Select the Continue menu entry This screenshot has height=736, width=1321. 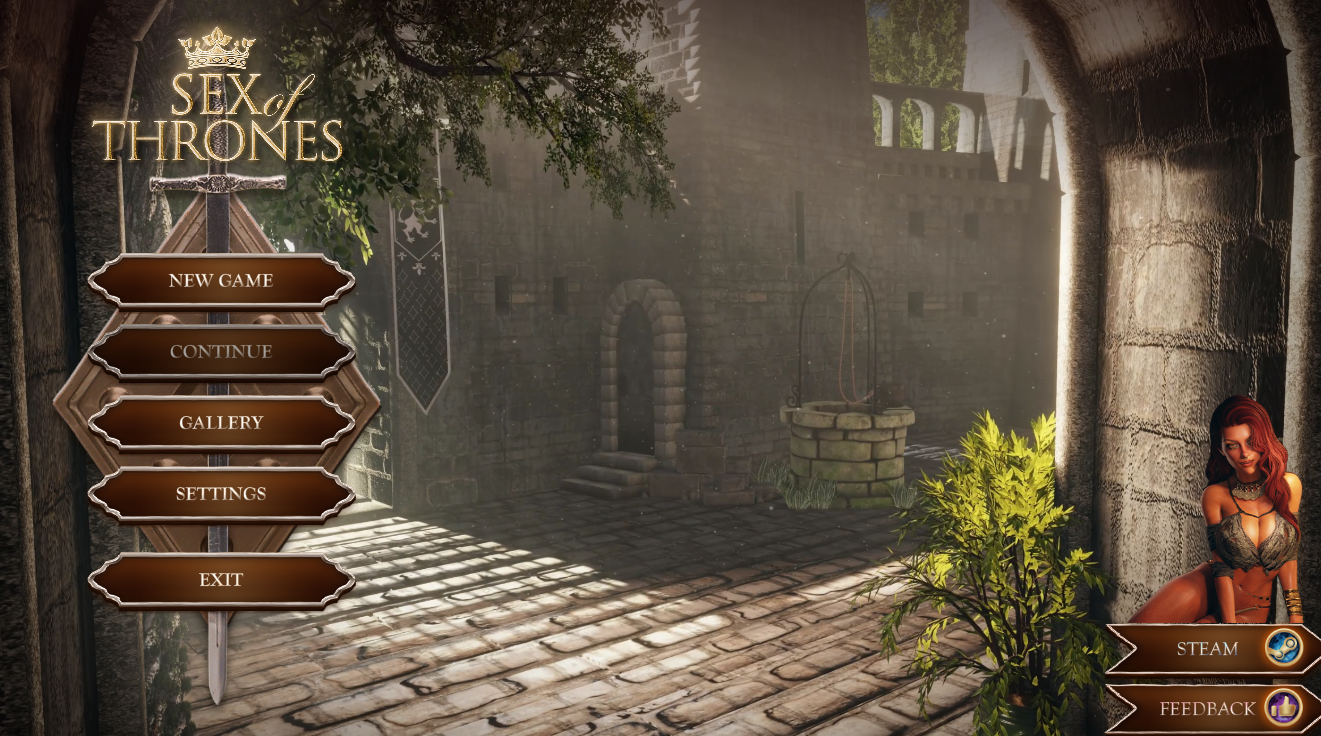(221, 352)
